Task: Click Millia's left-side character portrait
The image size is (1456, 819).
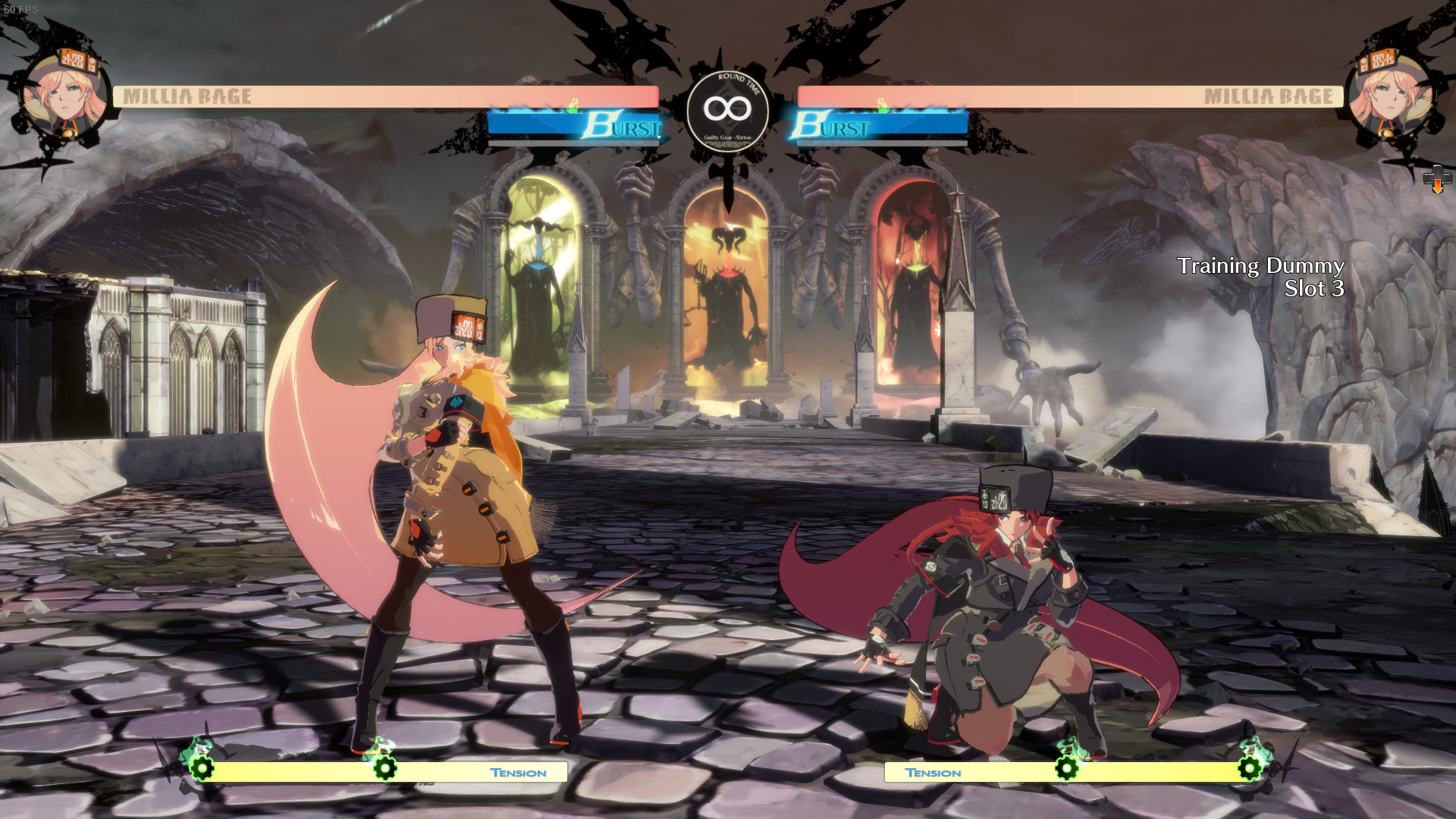Action: tap(64, 93)
